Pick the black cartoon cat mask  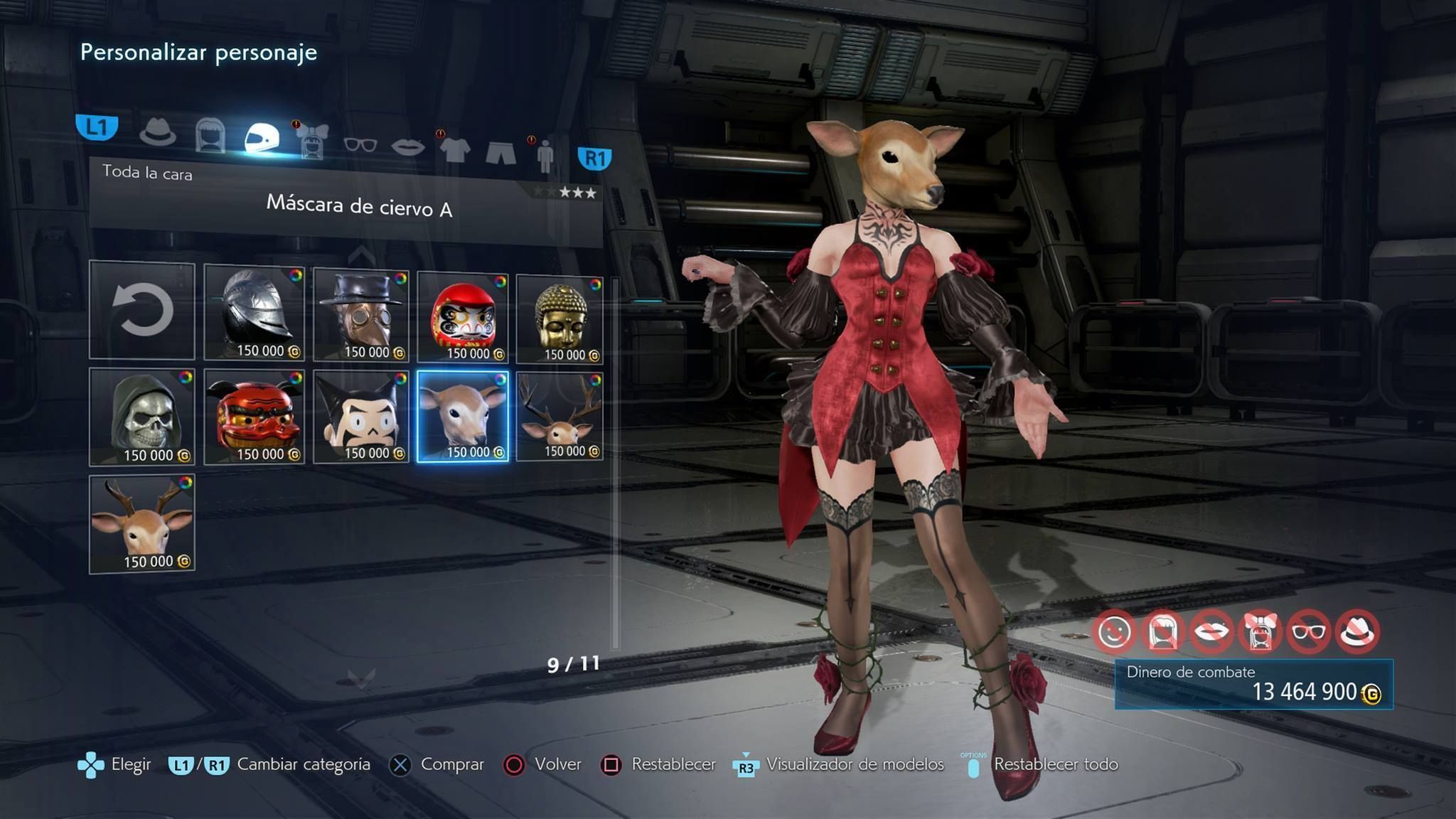coord(361,417)
